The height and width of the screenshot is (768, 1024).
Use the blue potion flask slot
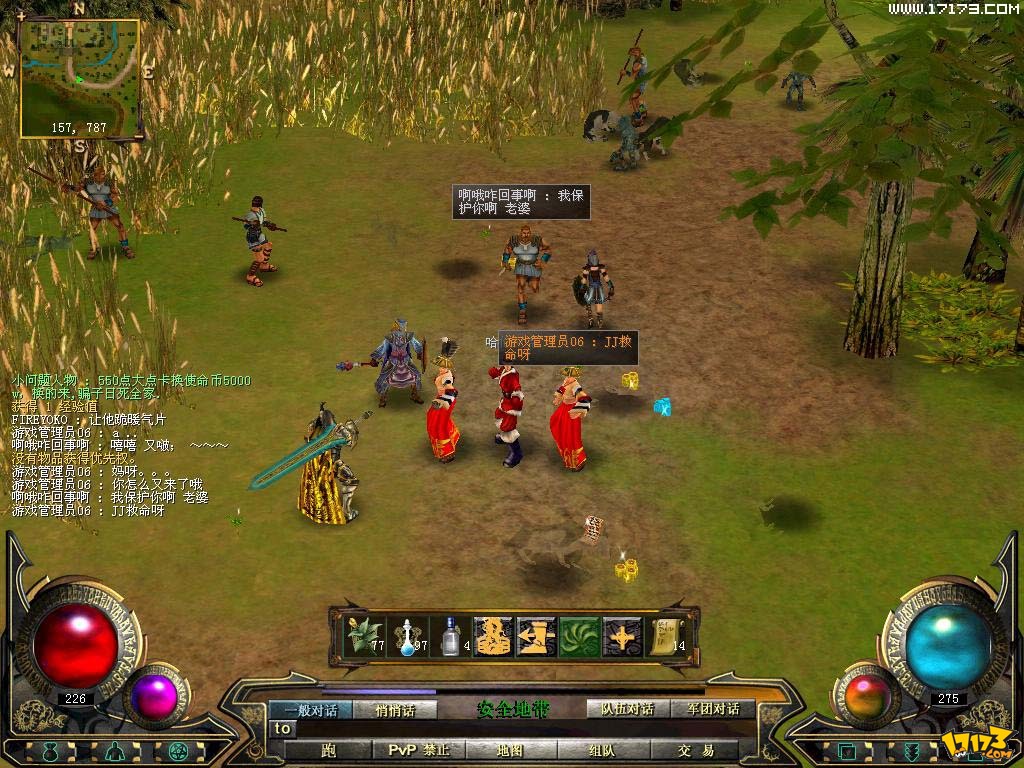408,636
